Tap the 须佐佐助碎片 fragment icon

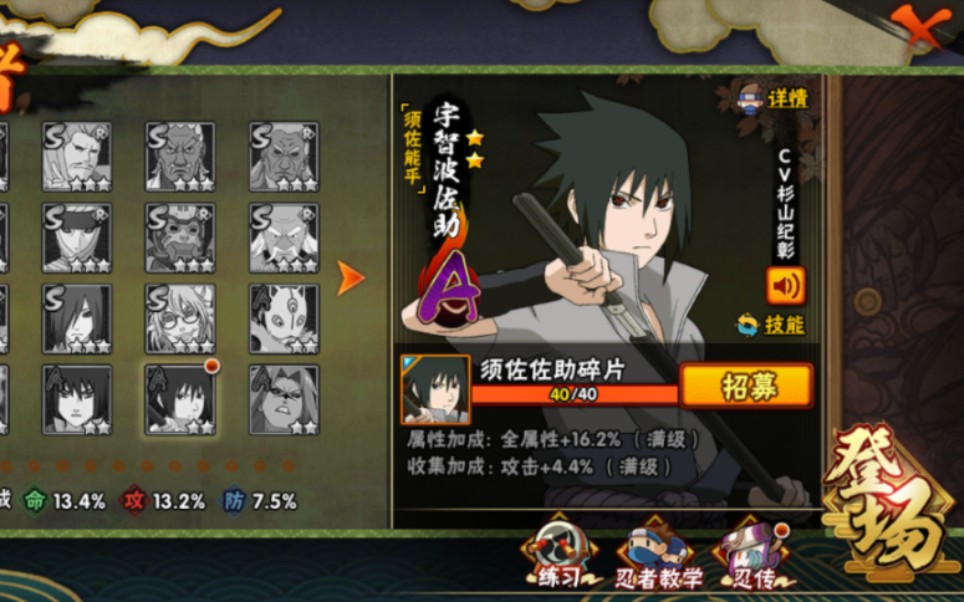(x=436, y=389)
